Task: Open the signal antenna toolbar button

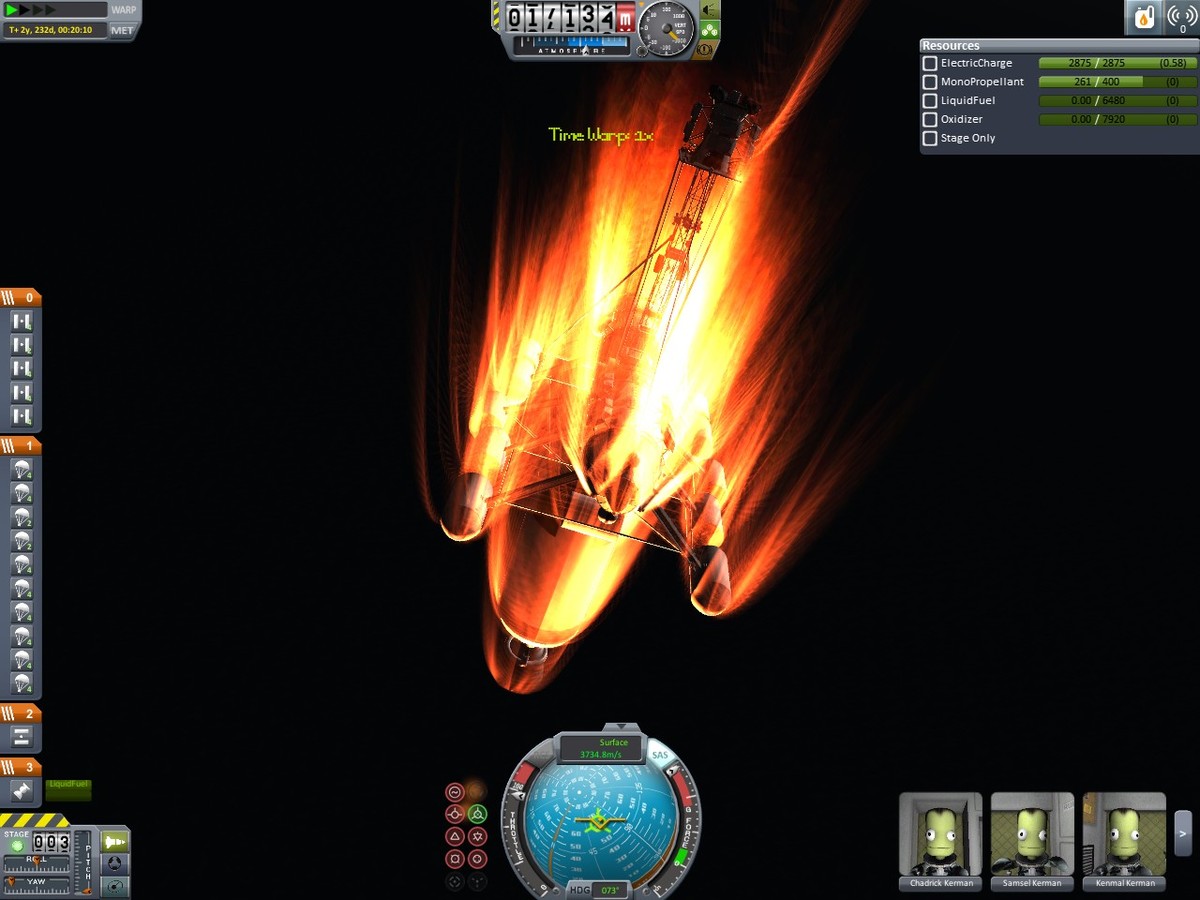Action: coord(1181,16)
